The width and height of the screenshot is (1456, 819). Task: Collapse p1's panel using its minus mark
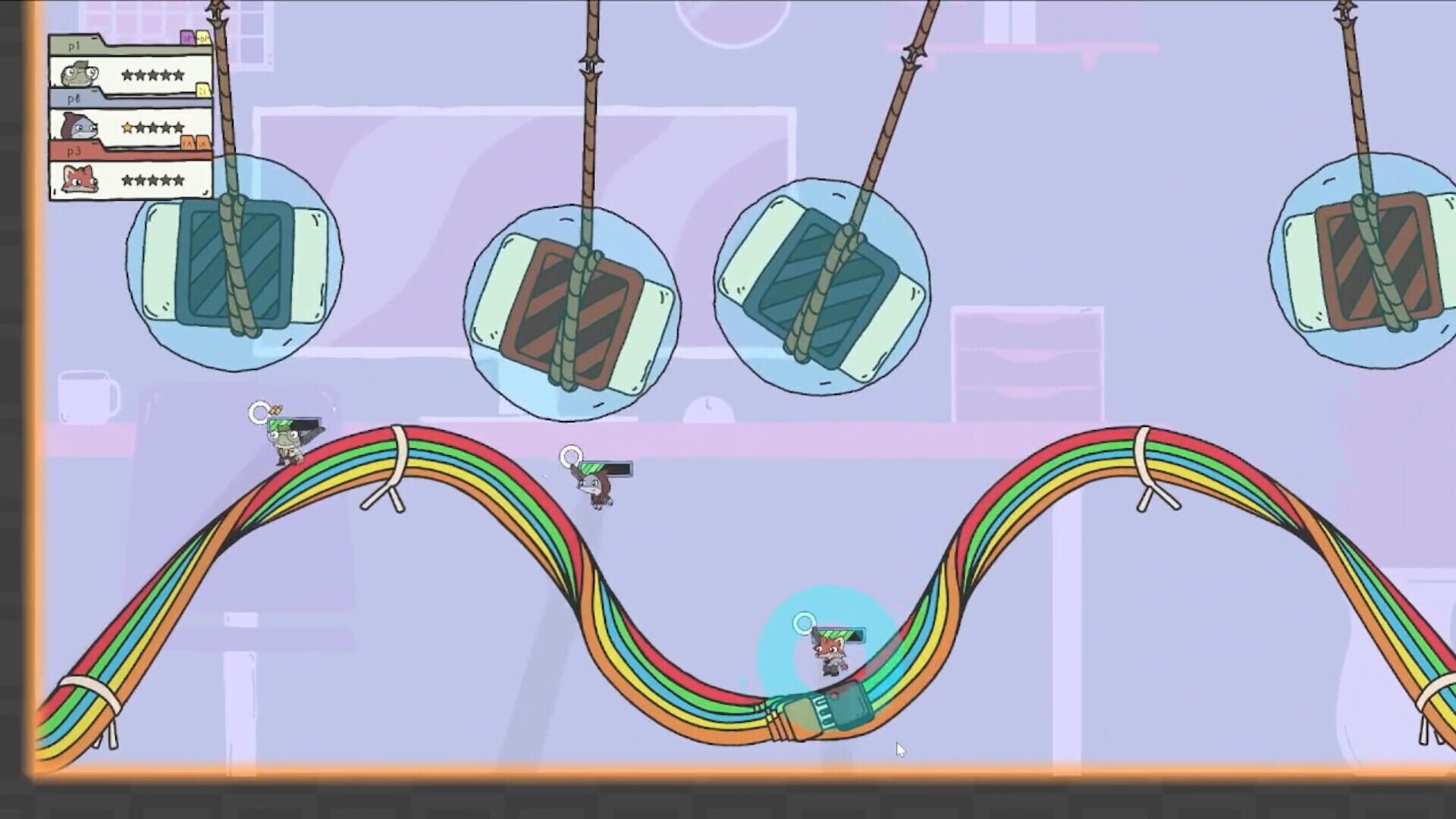pos(93,38)
